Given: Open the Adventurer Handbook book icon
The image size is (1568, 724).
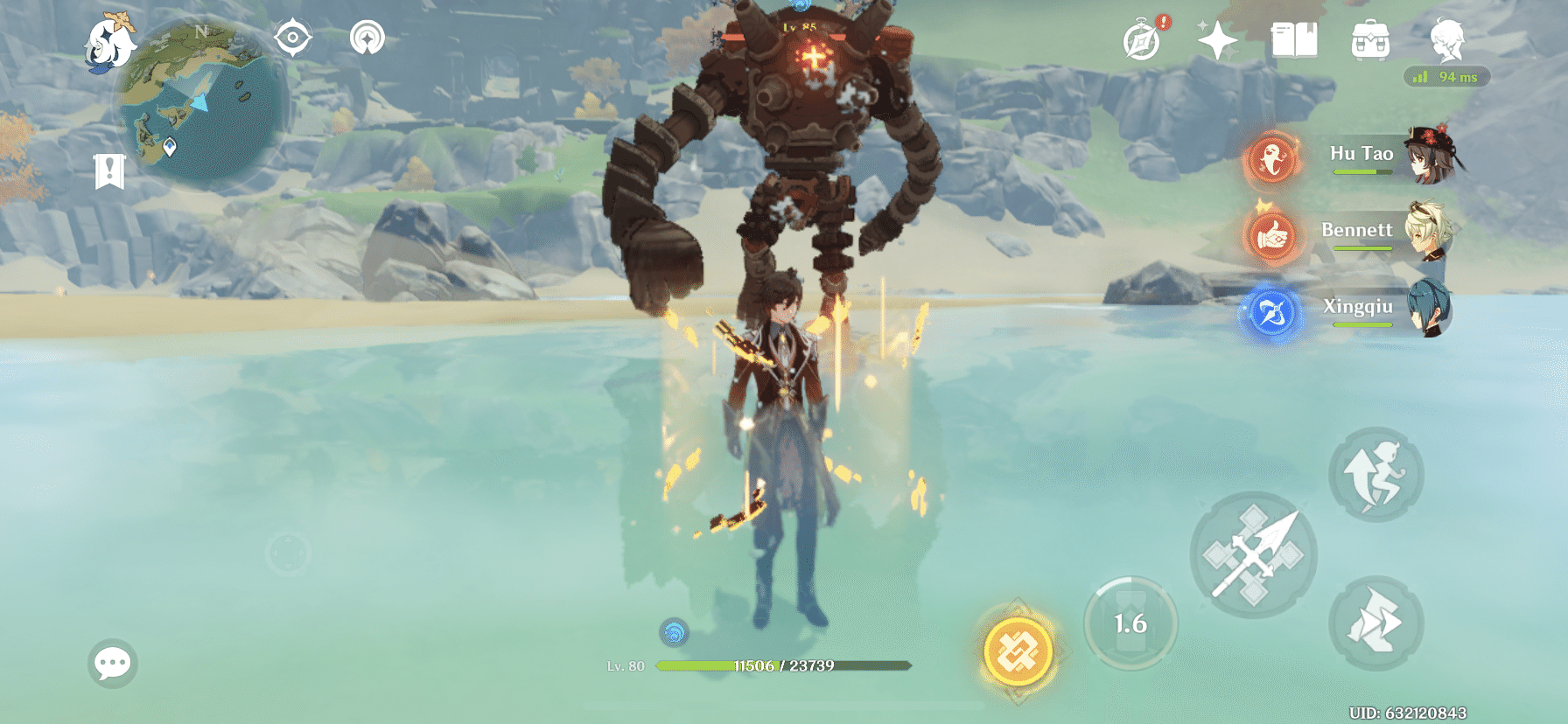Looking at the screenshot, I should point(1295,39).
